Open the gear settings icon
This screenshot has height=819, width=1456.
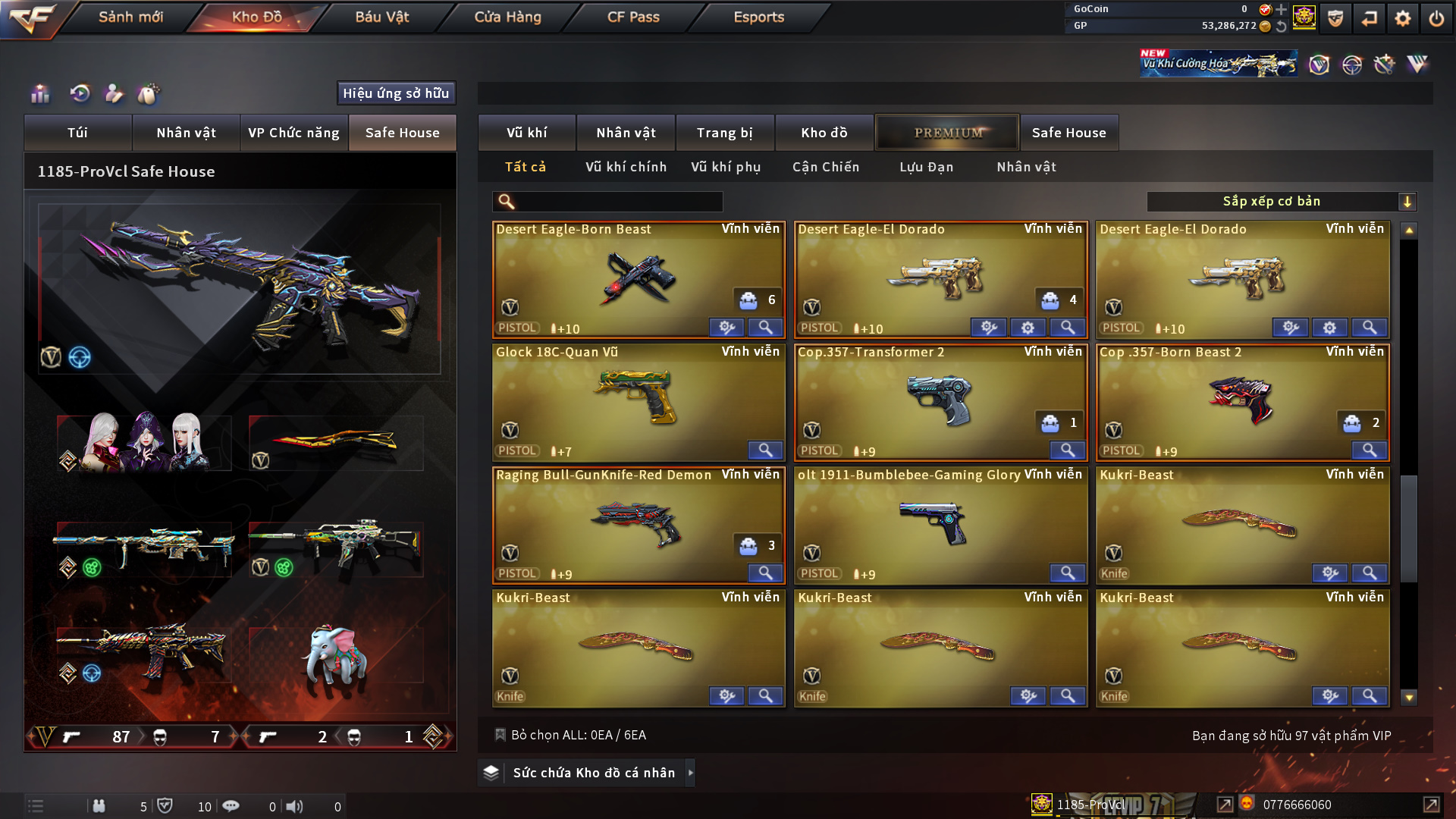click(x=1402, y=18)
